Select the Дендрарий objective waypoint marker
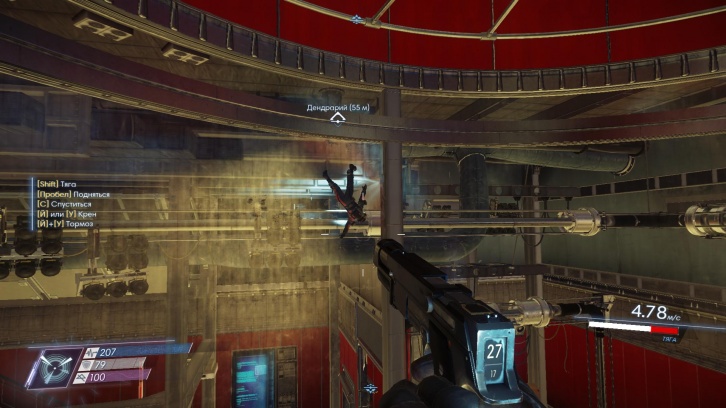 coord(339,118)
